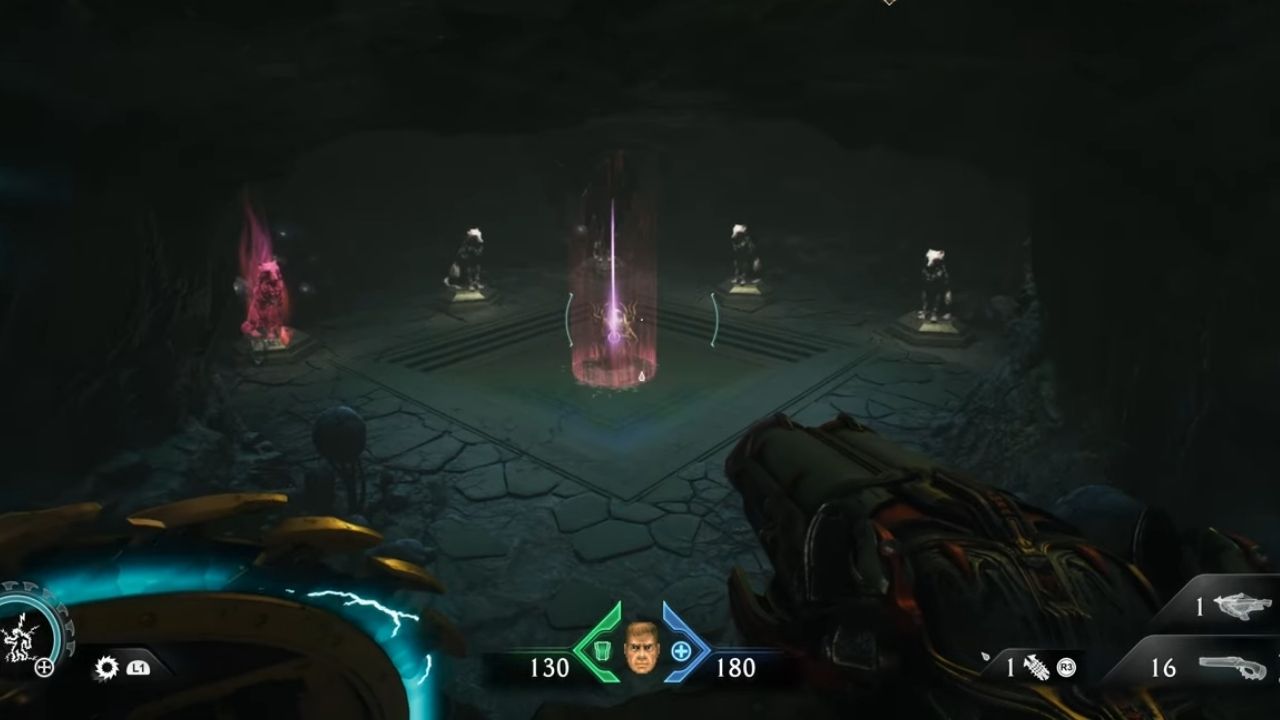Click the health counter reading 180
The image size is (1280, 720).
(x=736, y=667)
